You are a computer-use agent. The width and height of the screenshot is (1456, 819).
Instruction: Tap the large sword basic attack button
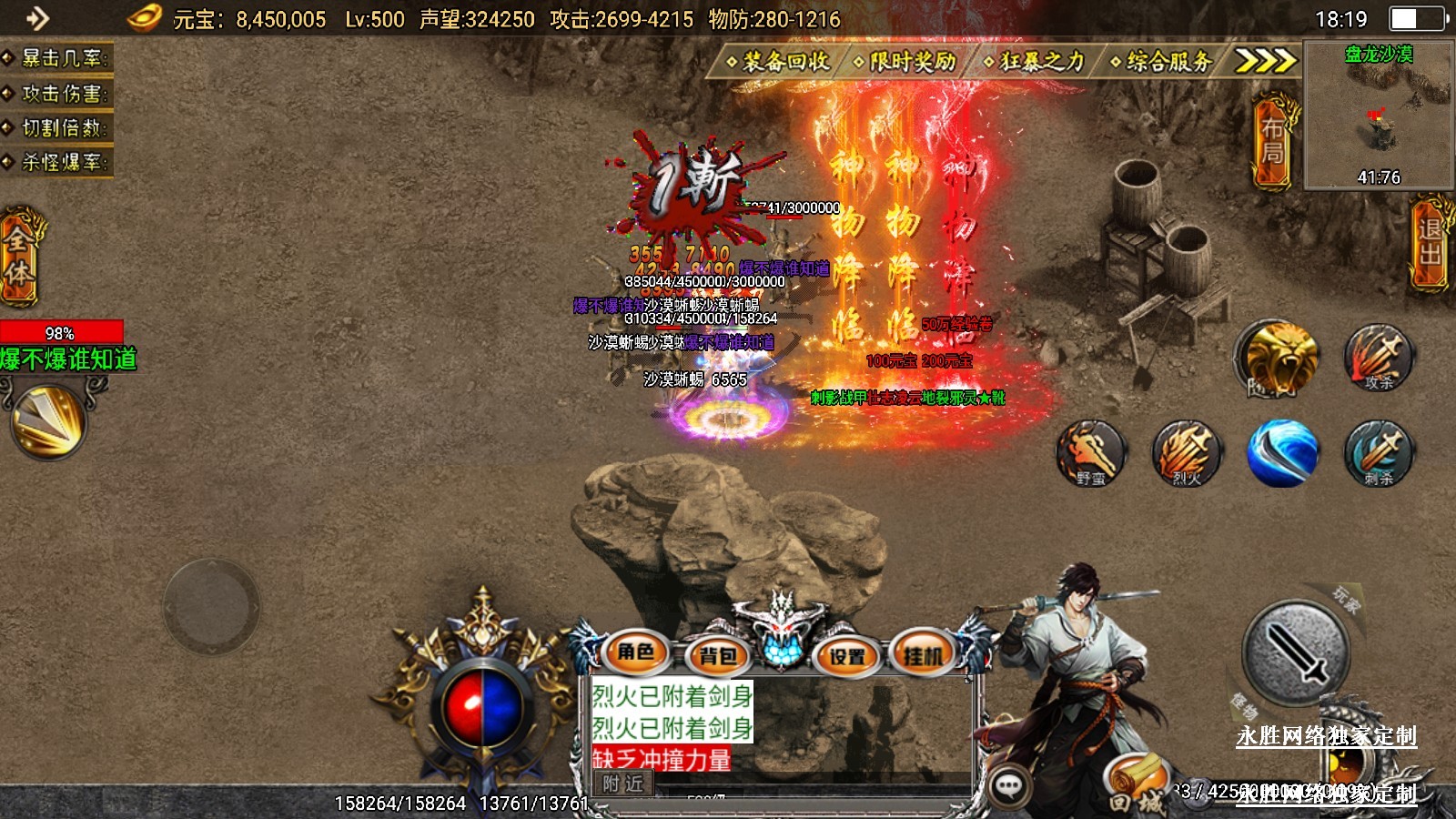[1295, 652]
